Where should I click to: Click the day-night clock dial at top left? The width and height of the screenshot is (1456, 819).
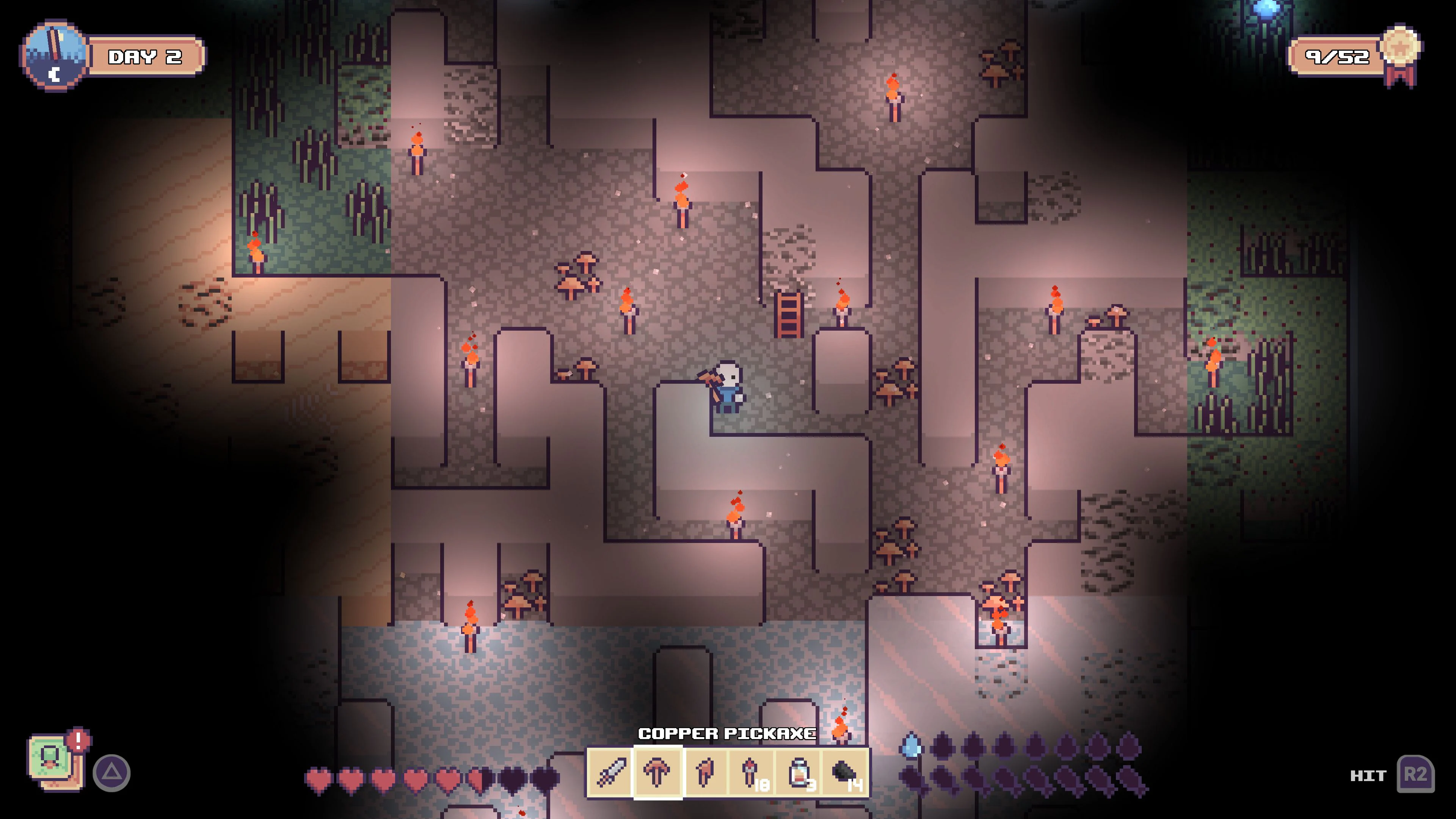point(54,54)
